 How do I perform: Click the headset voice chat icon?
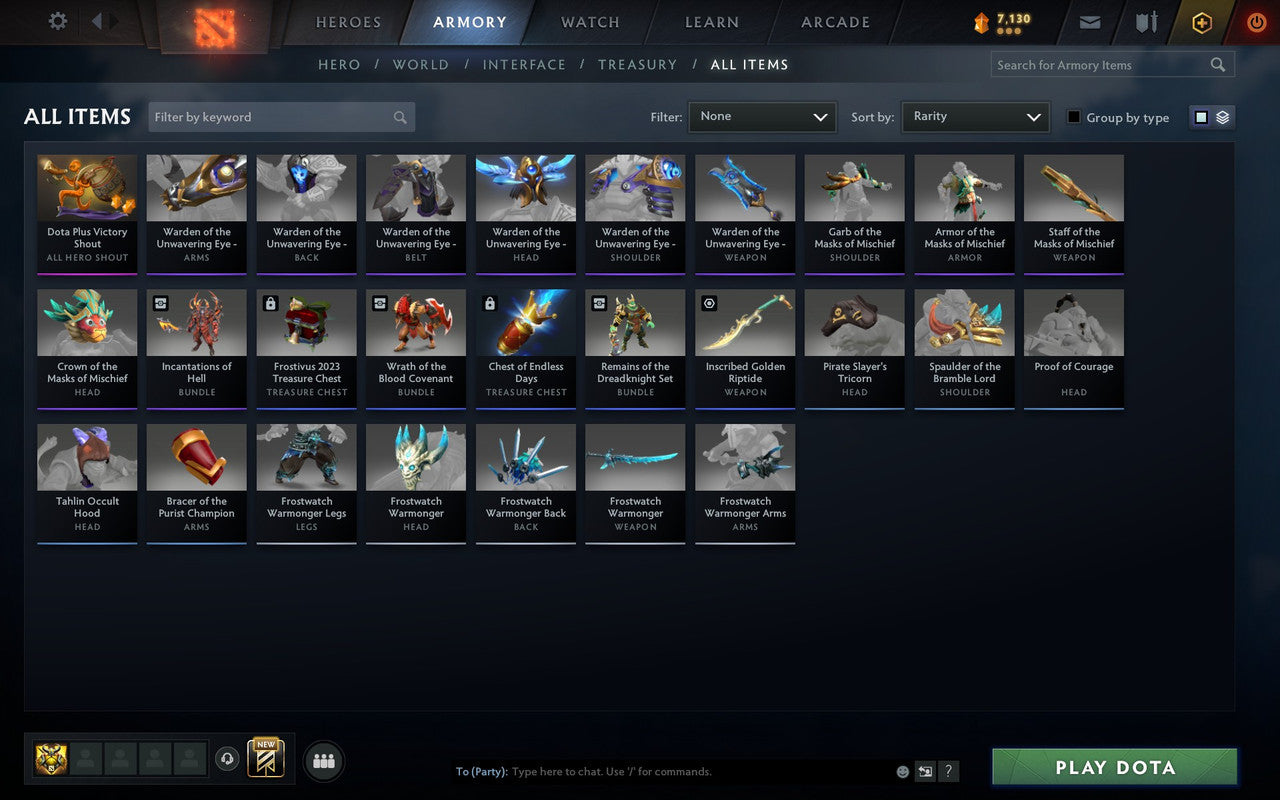click(x=227, y=759)
